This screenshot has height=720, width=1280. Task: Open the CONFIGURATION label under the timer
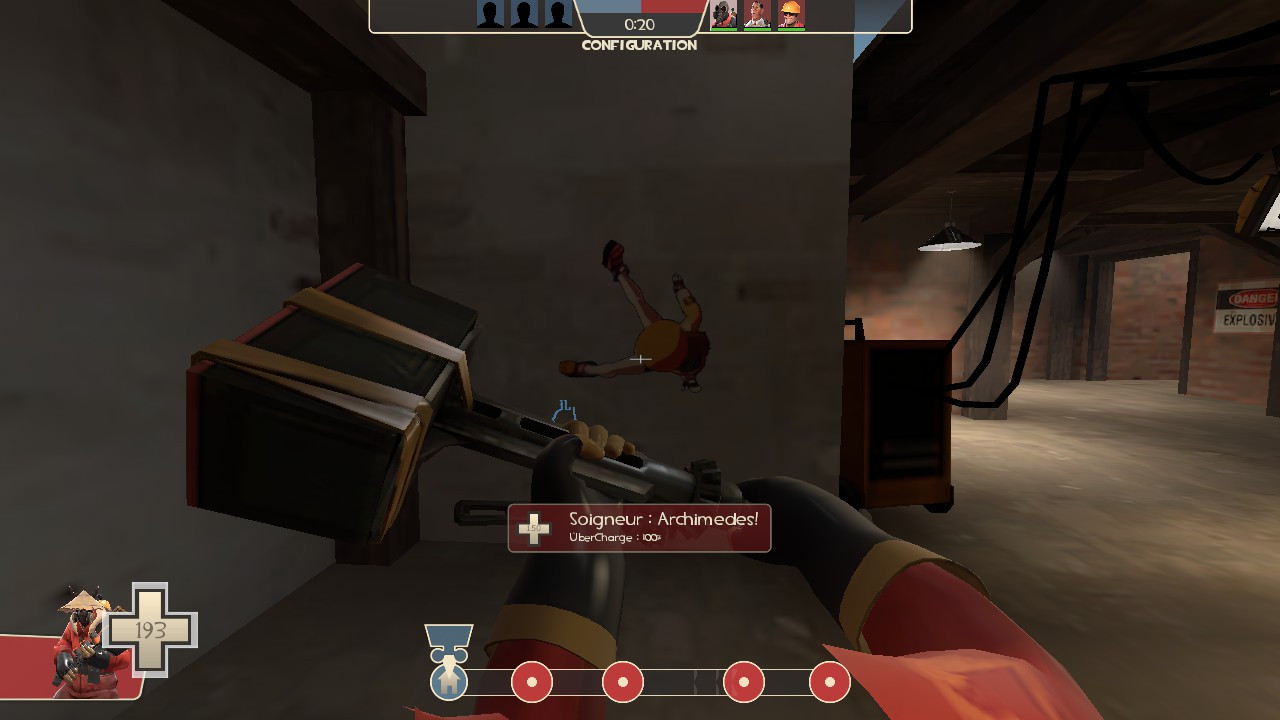640,46
